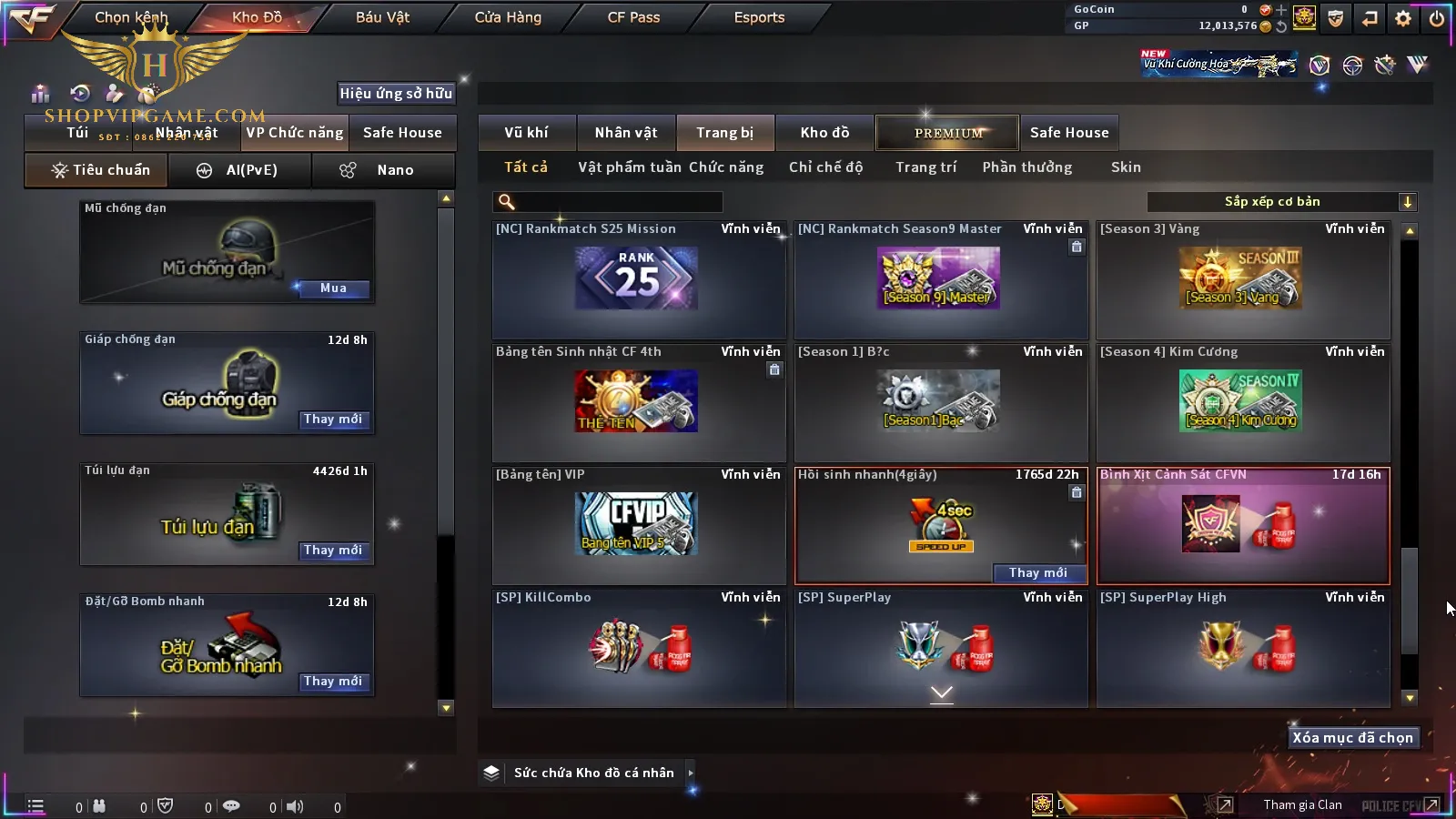Open the Báu Vật menu
The height and width of the screenshot is (819, 1456).
[x=382, y=17]
